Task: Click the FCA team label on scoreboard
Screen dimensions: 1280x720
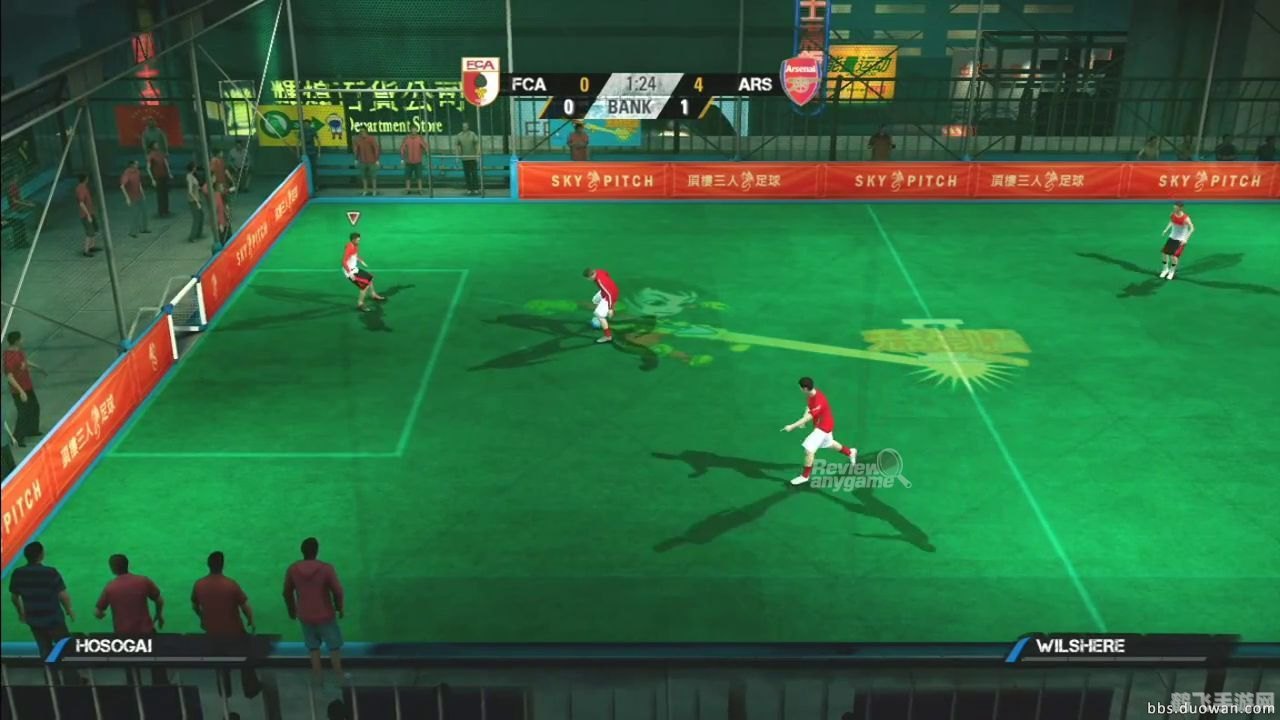Action: pos(527,84)
